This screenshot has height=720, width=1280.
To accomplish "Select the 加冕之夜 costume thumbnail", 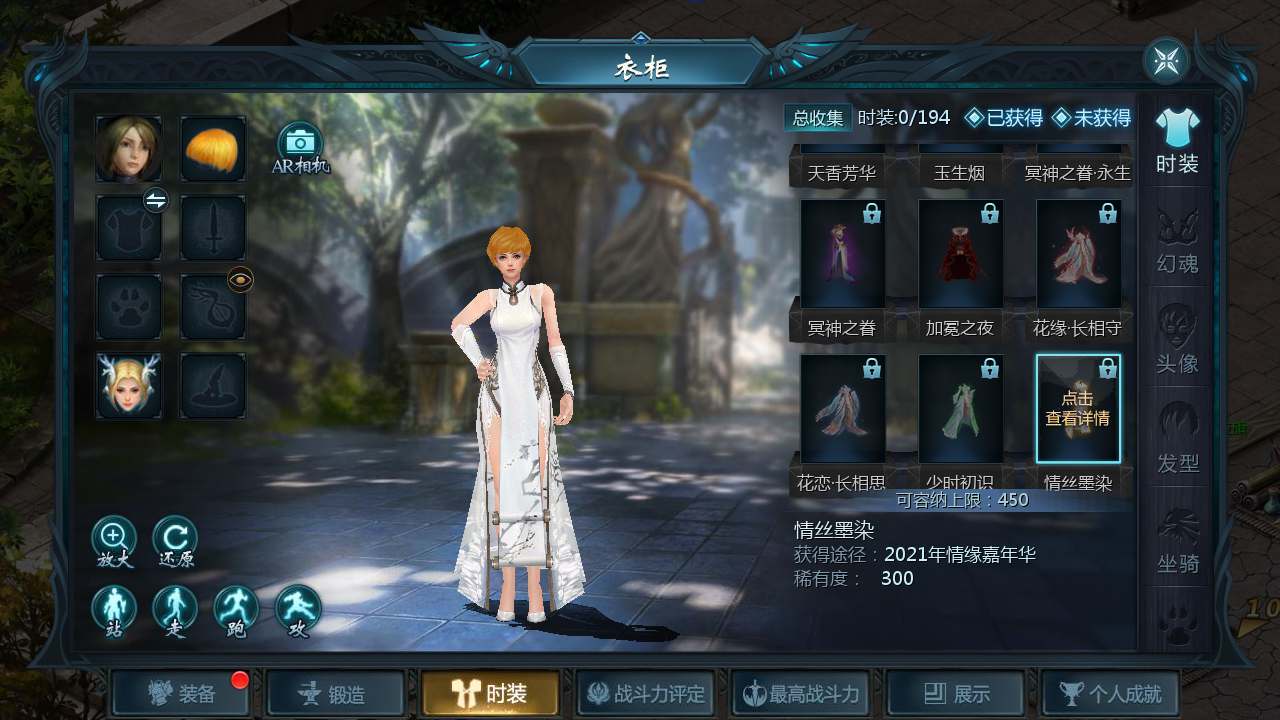I will (961, 255).
